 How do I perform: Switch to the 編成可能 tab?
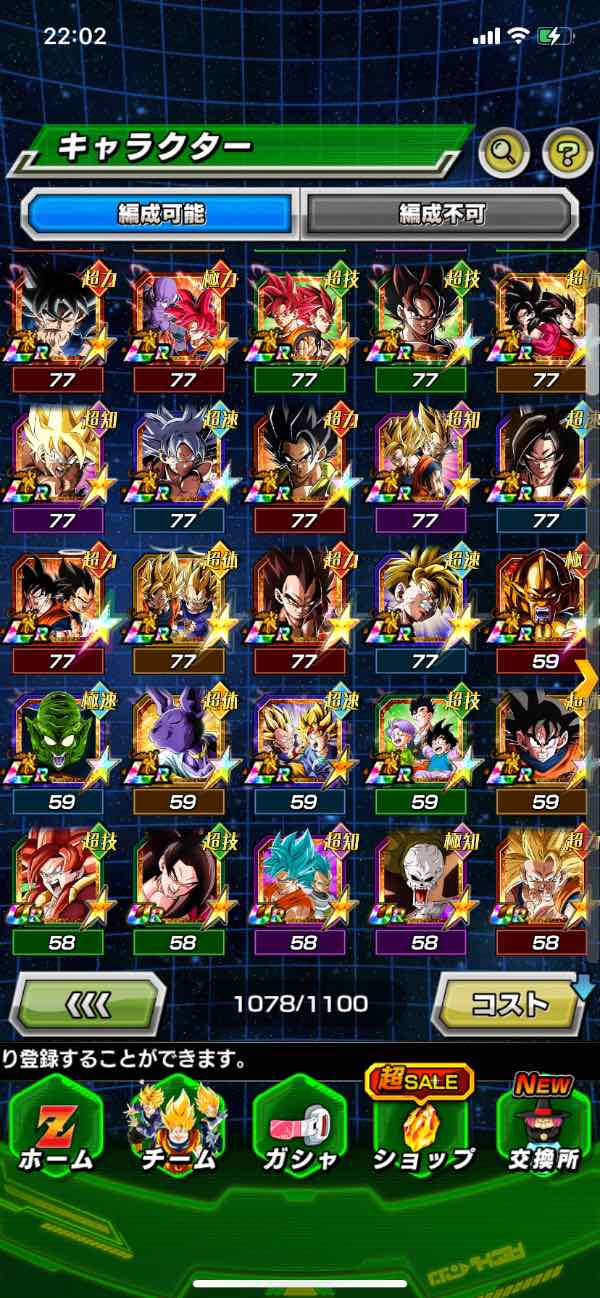point(161,213)
